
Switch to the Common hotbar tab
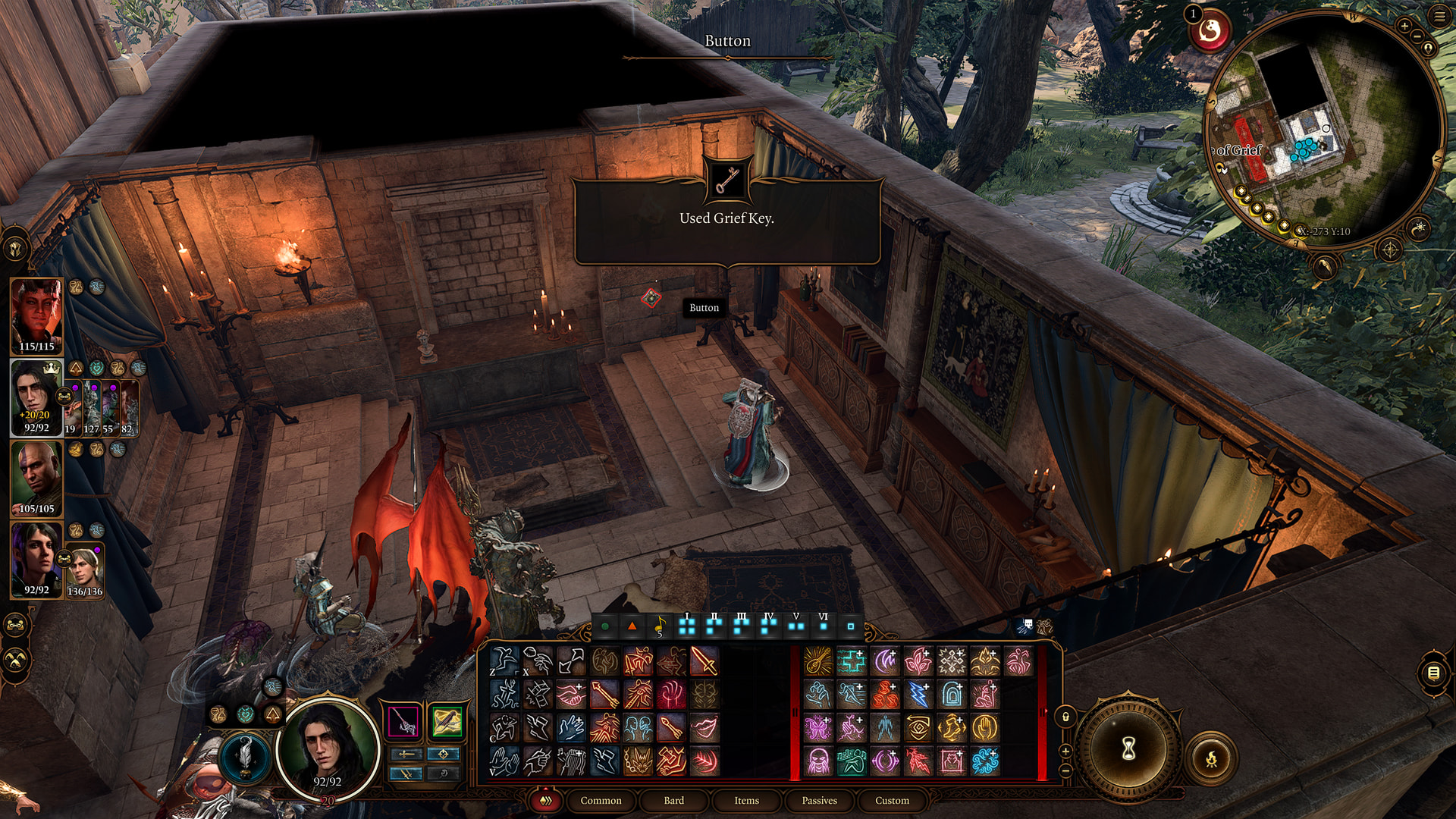[601, 800]
